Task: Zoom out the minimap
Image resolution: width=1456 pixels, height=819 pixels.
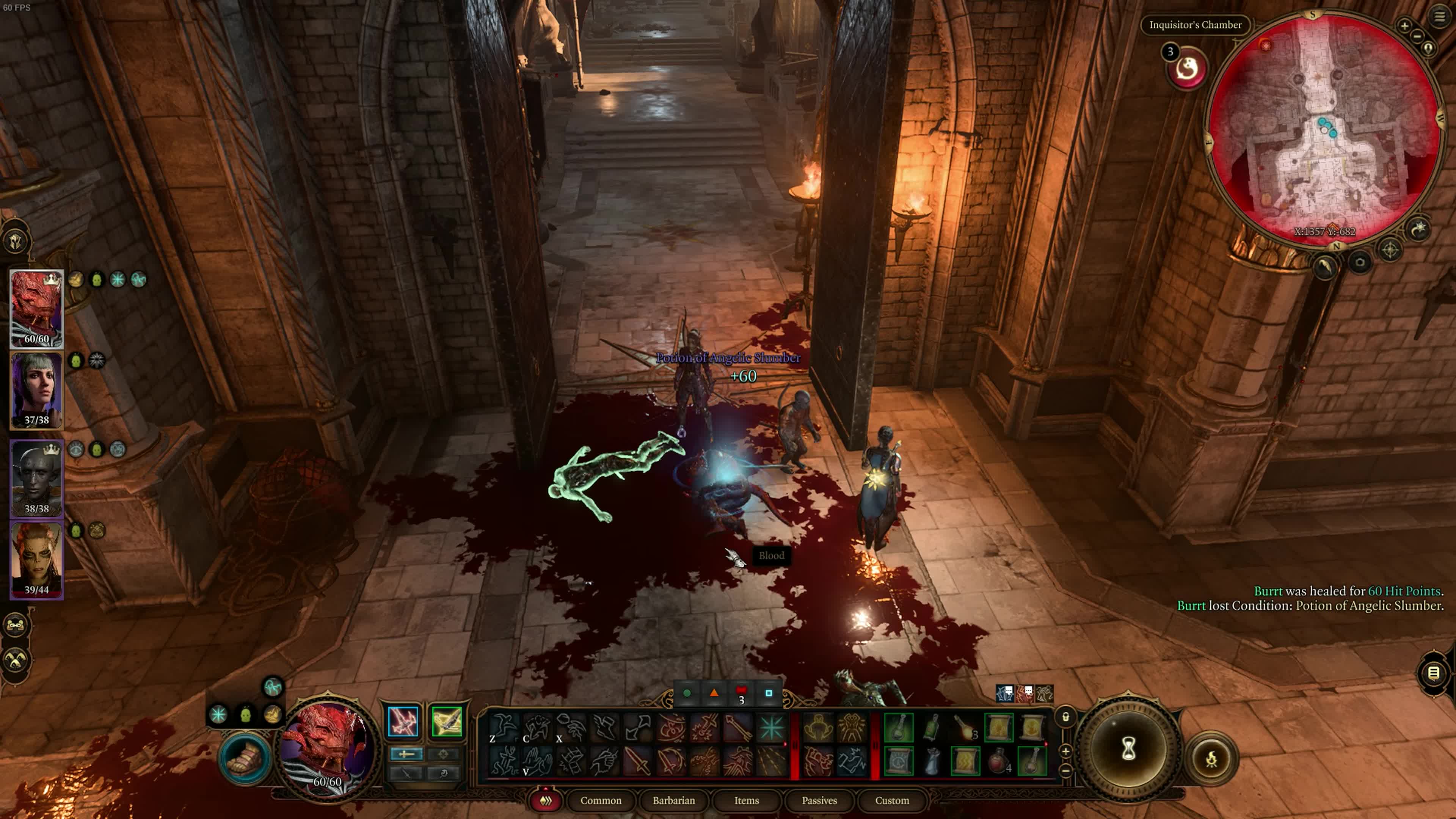Action: 1417,37
